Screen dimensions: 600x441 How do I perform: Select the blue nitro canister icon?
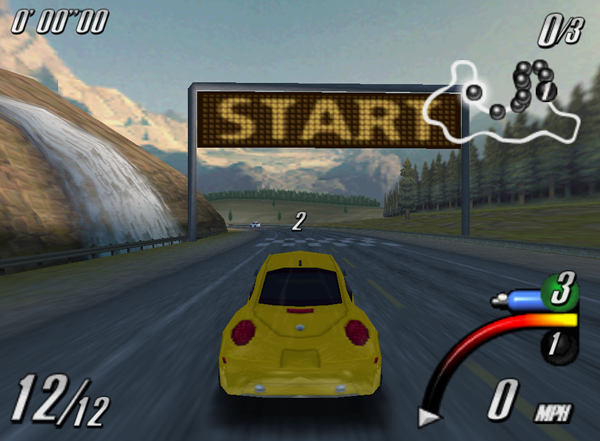coord(517,298)
